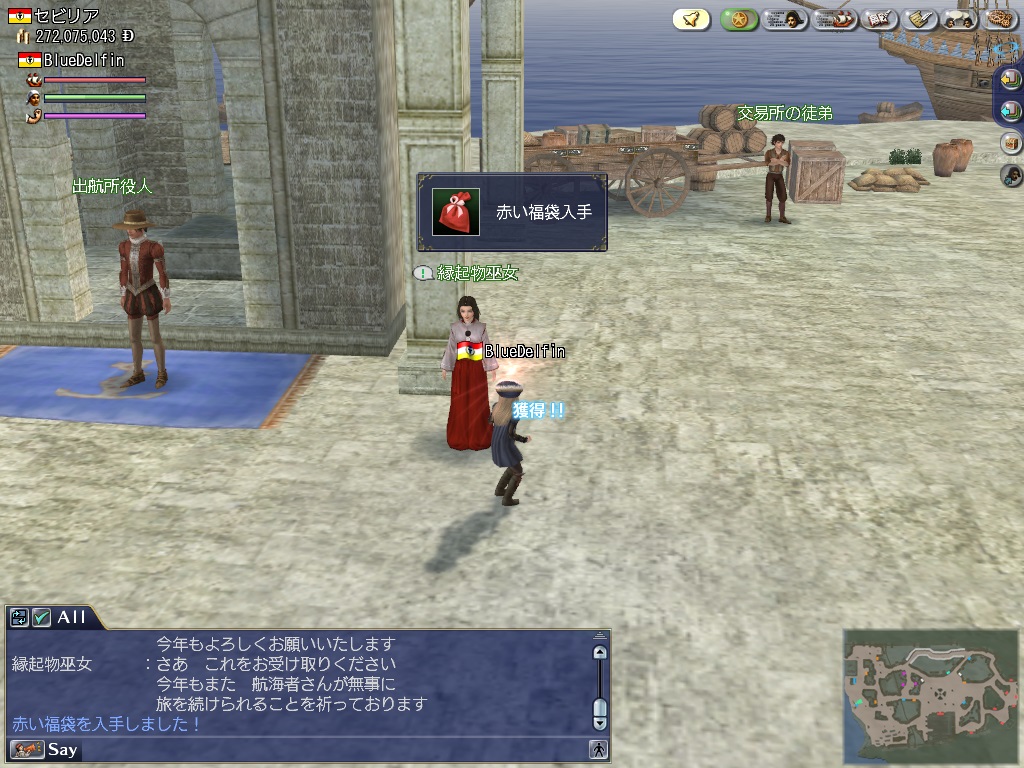
Task: Open the gears settings menu
Action: click(1000, 19)
